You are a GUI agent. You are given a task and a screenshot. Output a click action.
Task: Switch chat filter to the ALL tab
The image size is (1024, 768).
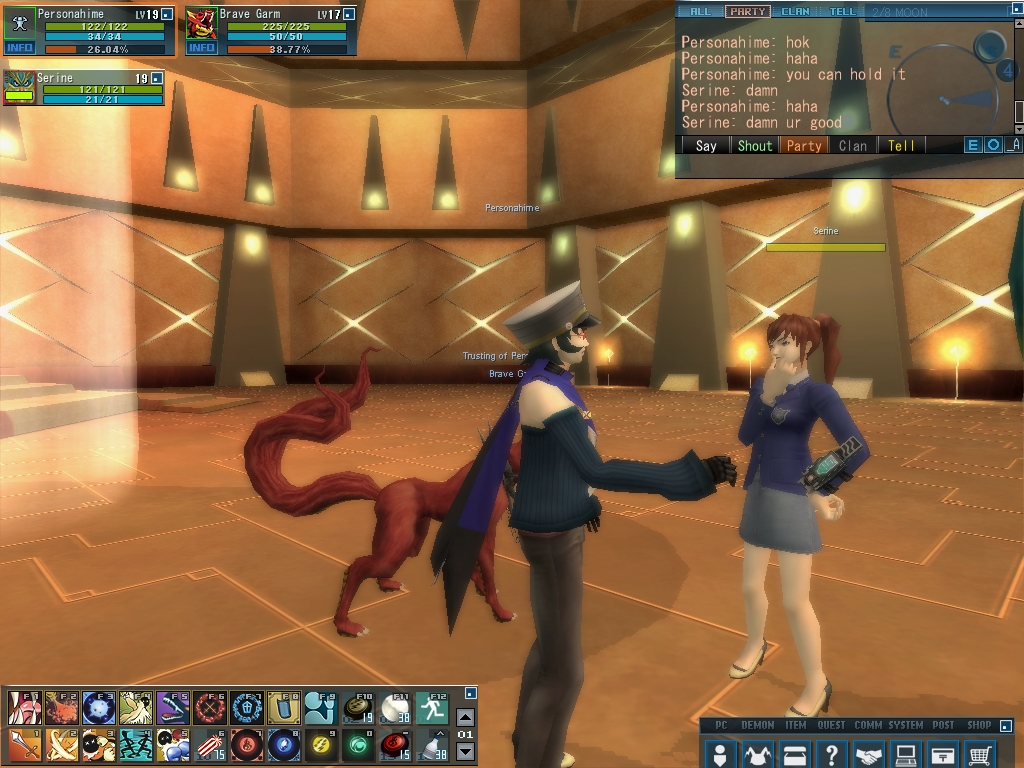pyautogui.click(x=700, y=12)
